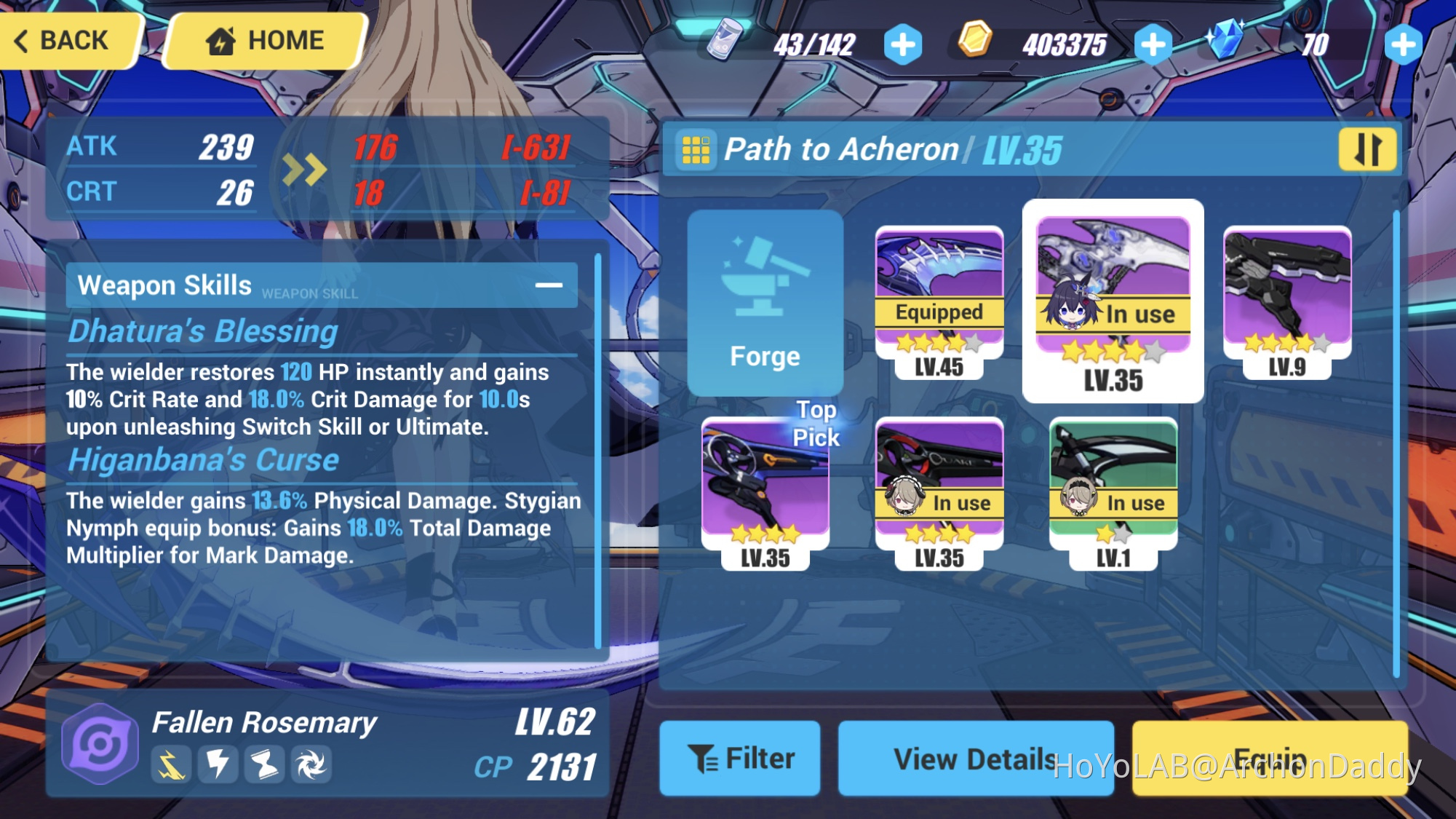Toggle the weapon sort order arrows
1456x819 pixels.
pyautogui.click(x=1368, y=149)
